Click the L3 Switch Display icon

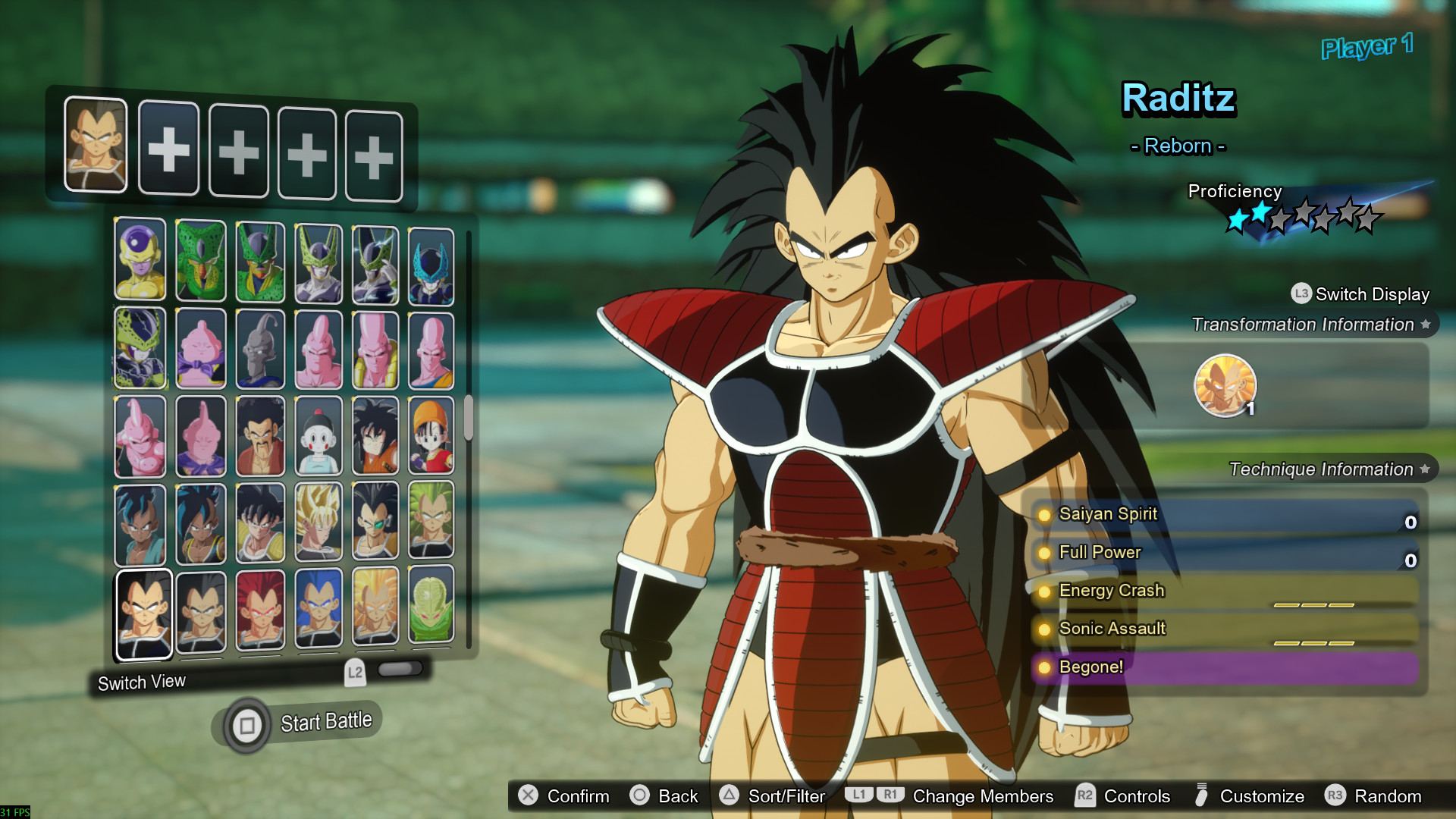pyautogui.click(x=1301, y=294)
